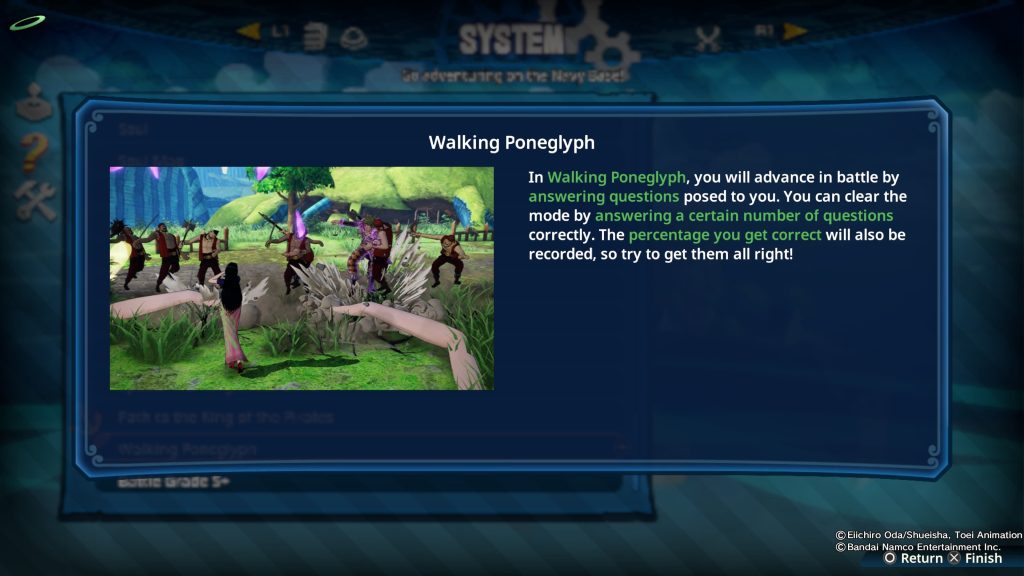Click the Finish label to close tutorial
Viewport: 1024px width, 576px height.
pos(983,558)
